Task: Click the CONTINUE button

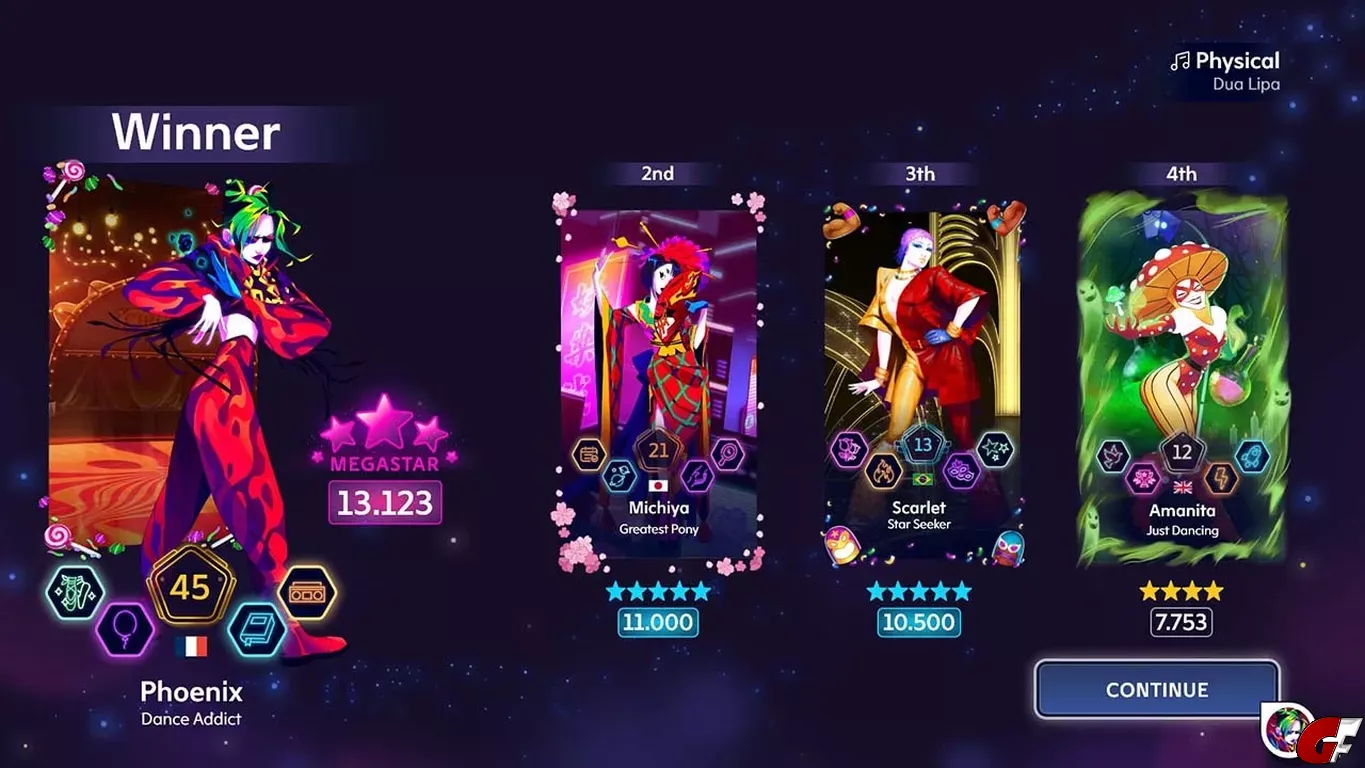Action: (x=1156, y=689)
